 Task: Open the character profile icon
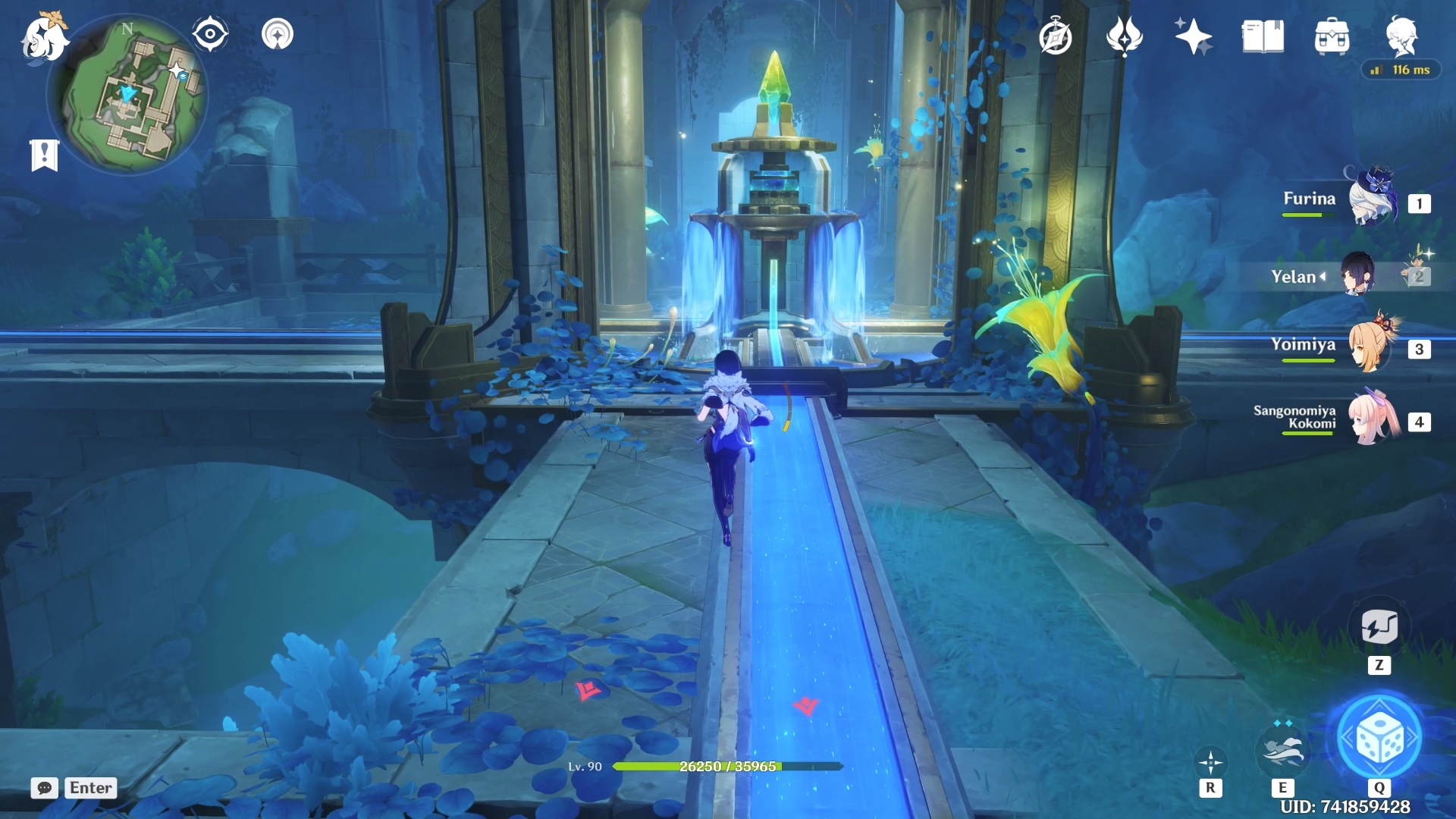(1401, 36)
